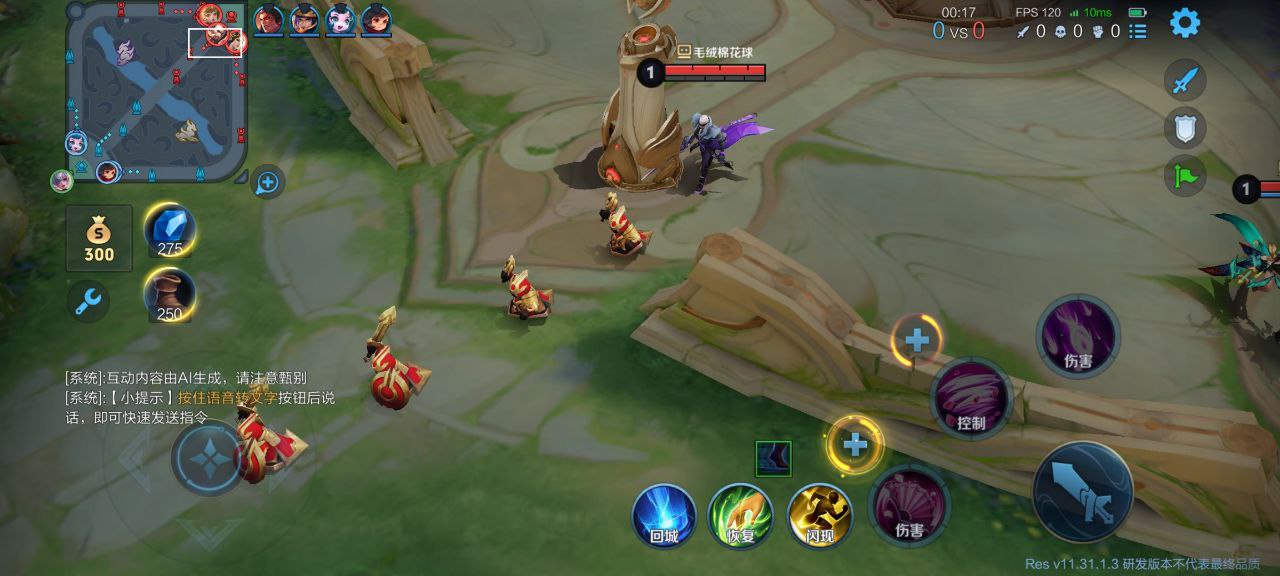This screenshot has height=576, width=1280.
Task: Level up the fan 伤害 skill with the plus
Action: point(855,444)
